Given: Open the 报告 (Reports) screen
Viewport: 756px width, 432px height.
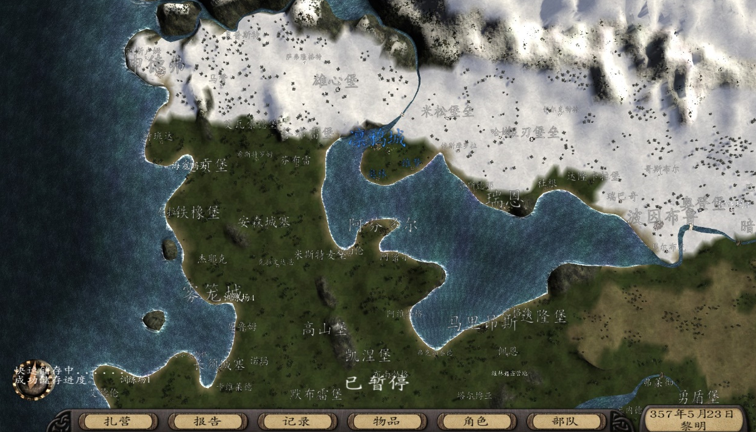Looking at the screenshot, I should [207, 422].
